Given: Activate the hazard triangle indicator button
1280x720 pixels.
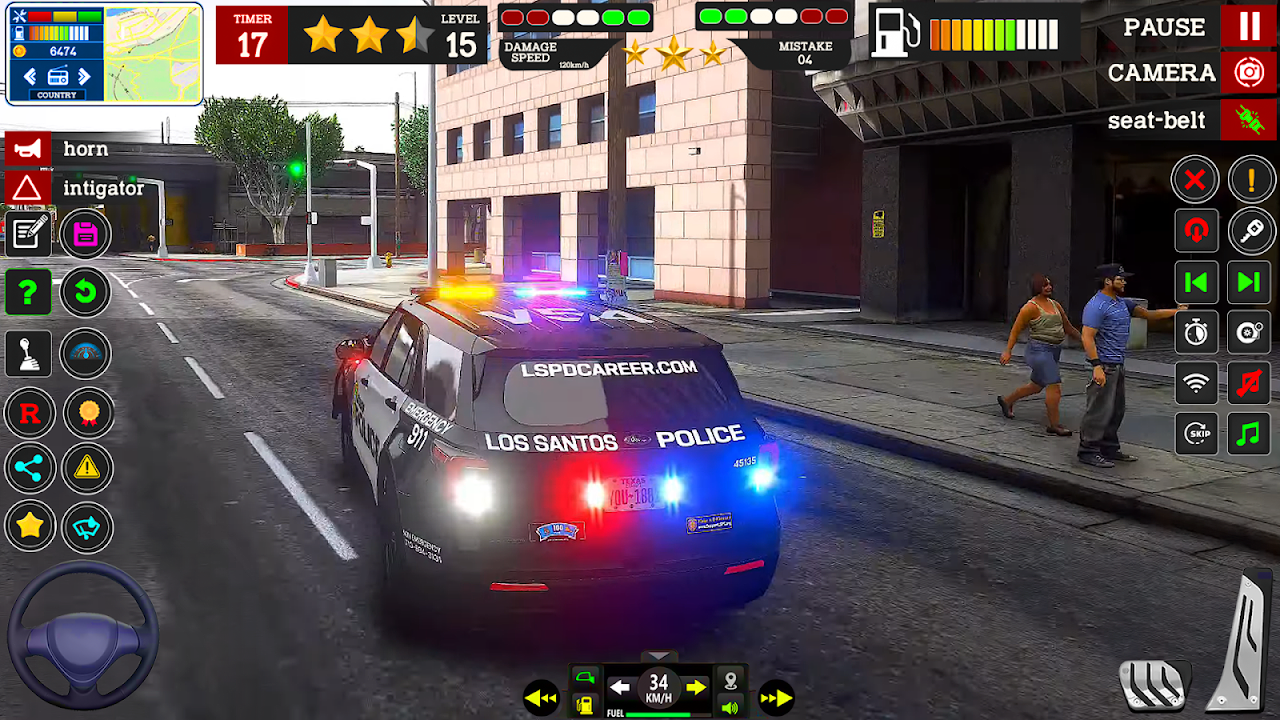Looking at the screenshot, I should pyautogui.click(x=28, y=188).
